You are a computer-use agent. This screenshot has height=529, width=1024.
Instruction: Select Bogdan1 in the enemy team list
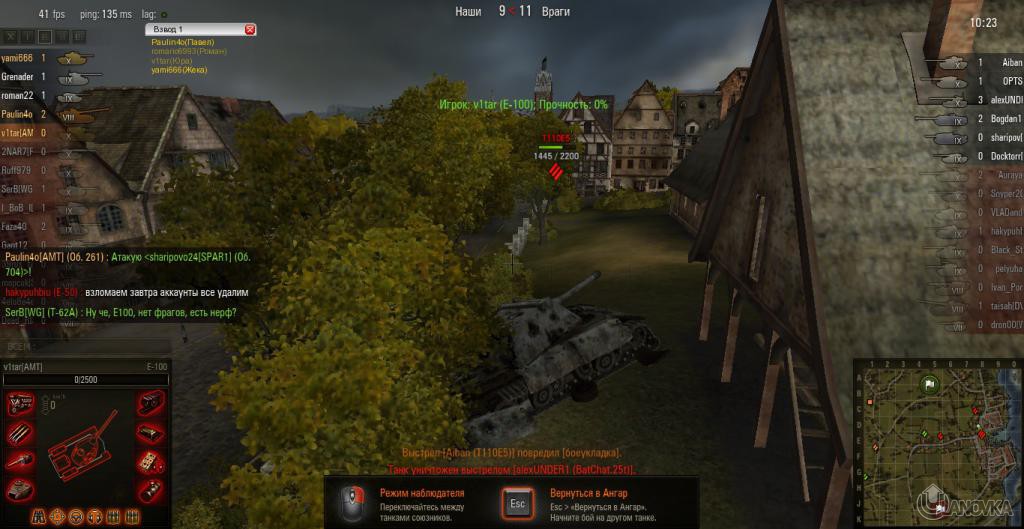coord(1003,118)
